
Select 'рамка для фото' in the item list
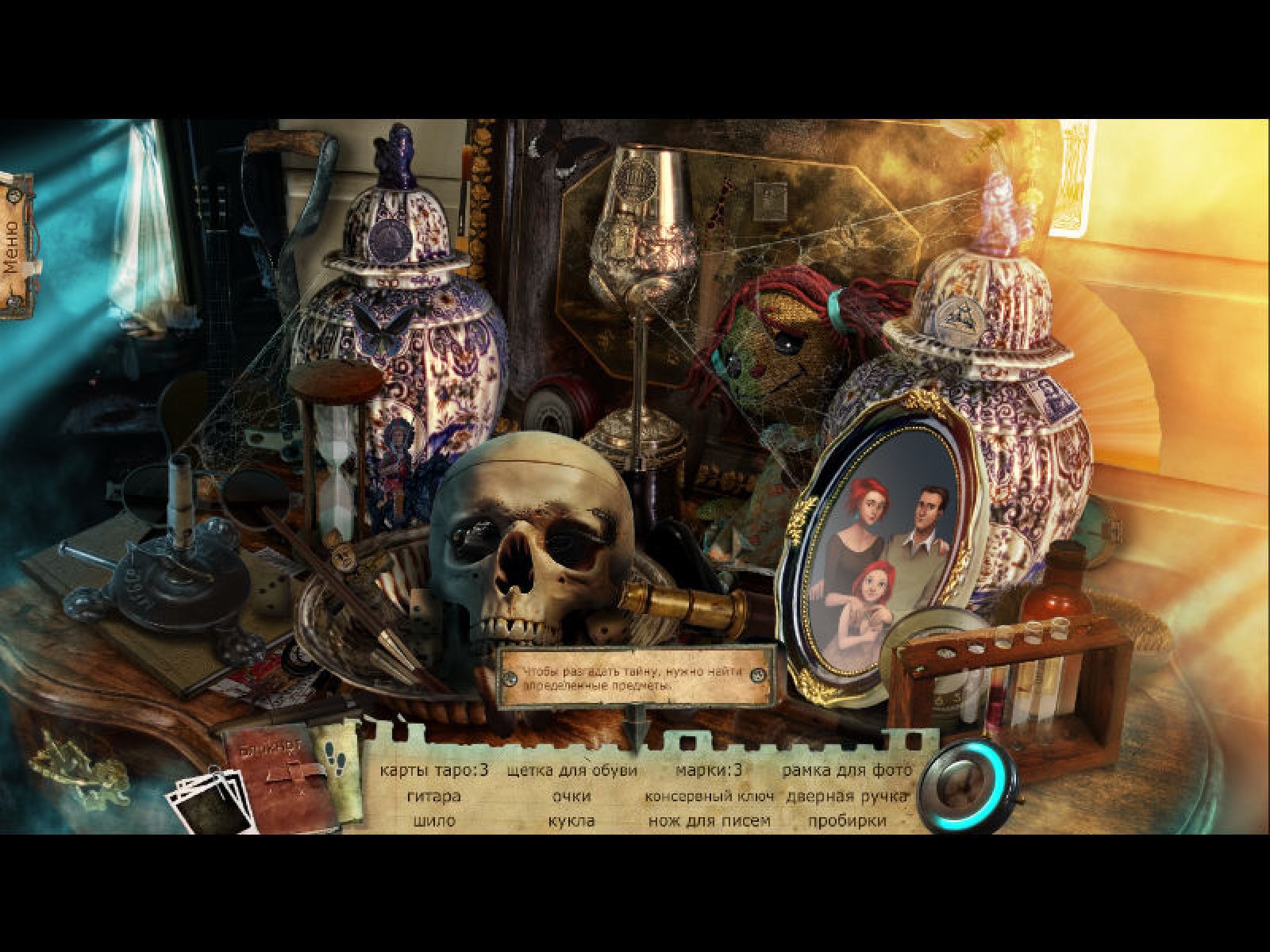(846, 770)
